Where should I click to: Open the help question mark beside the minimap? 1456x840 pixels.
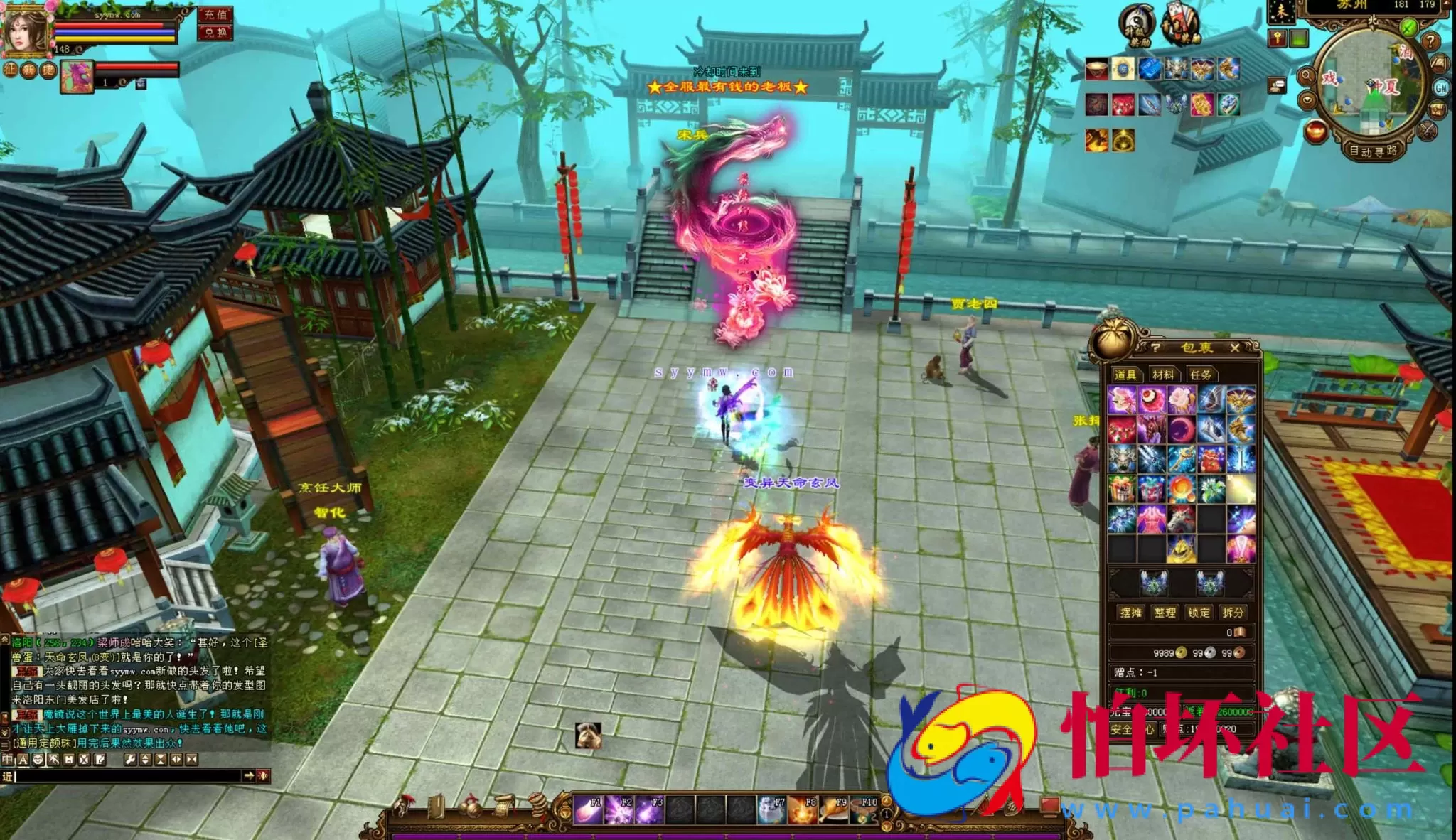(x=1431, y=39)
